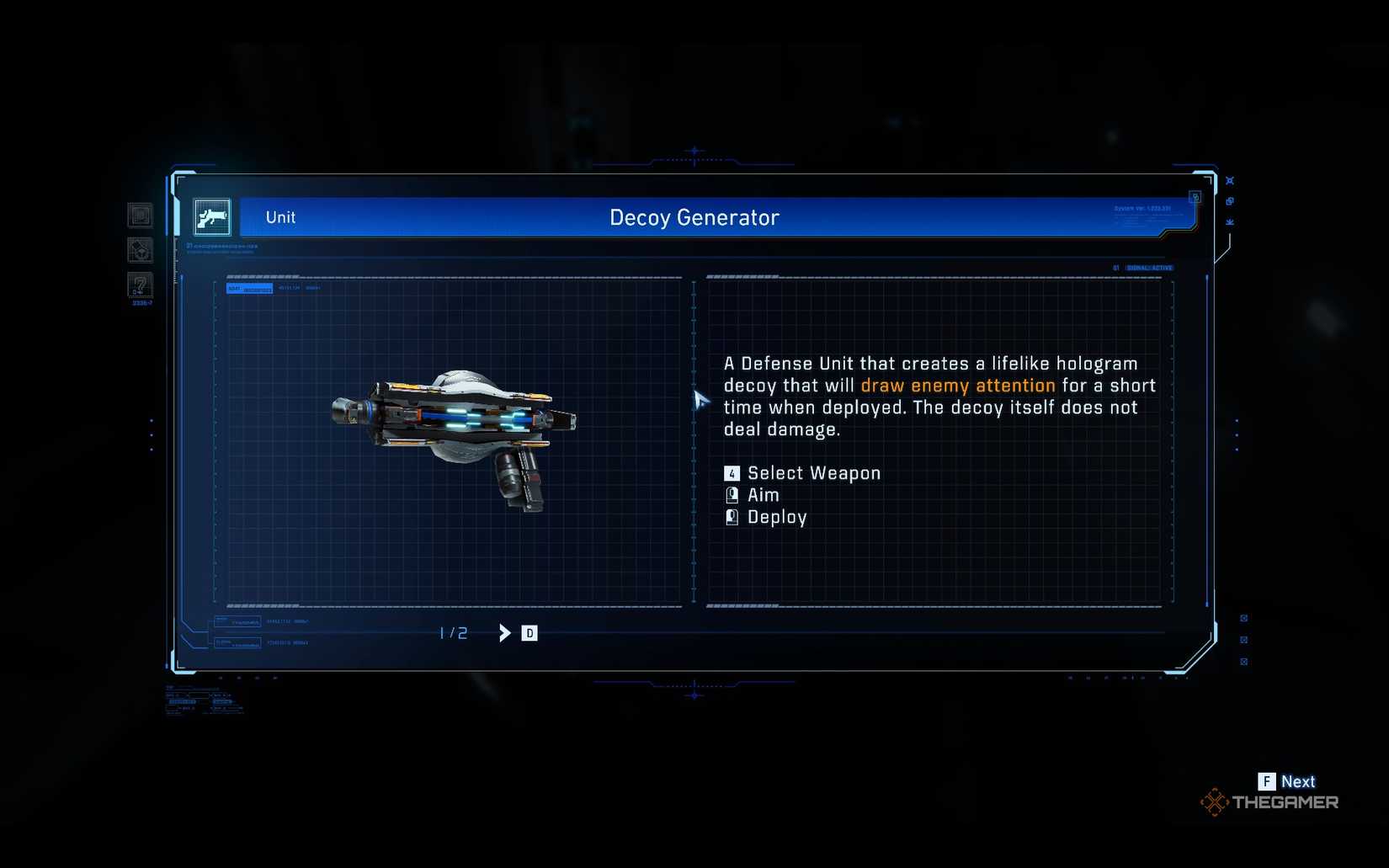Click the crosshair icon on the upper right edge

click(x=1229, y=179)
